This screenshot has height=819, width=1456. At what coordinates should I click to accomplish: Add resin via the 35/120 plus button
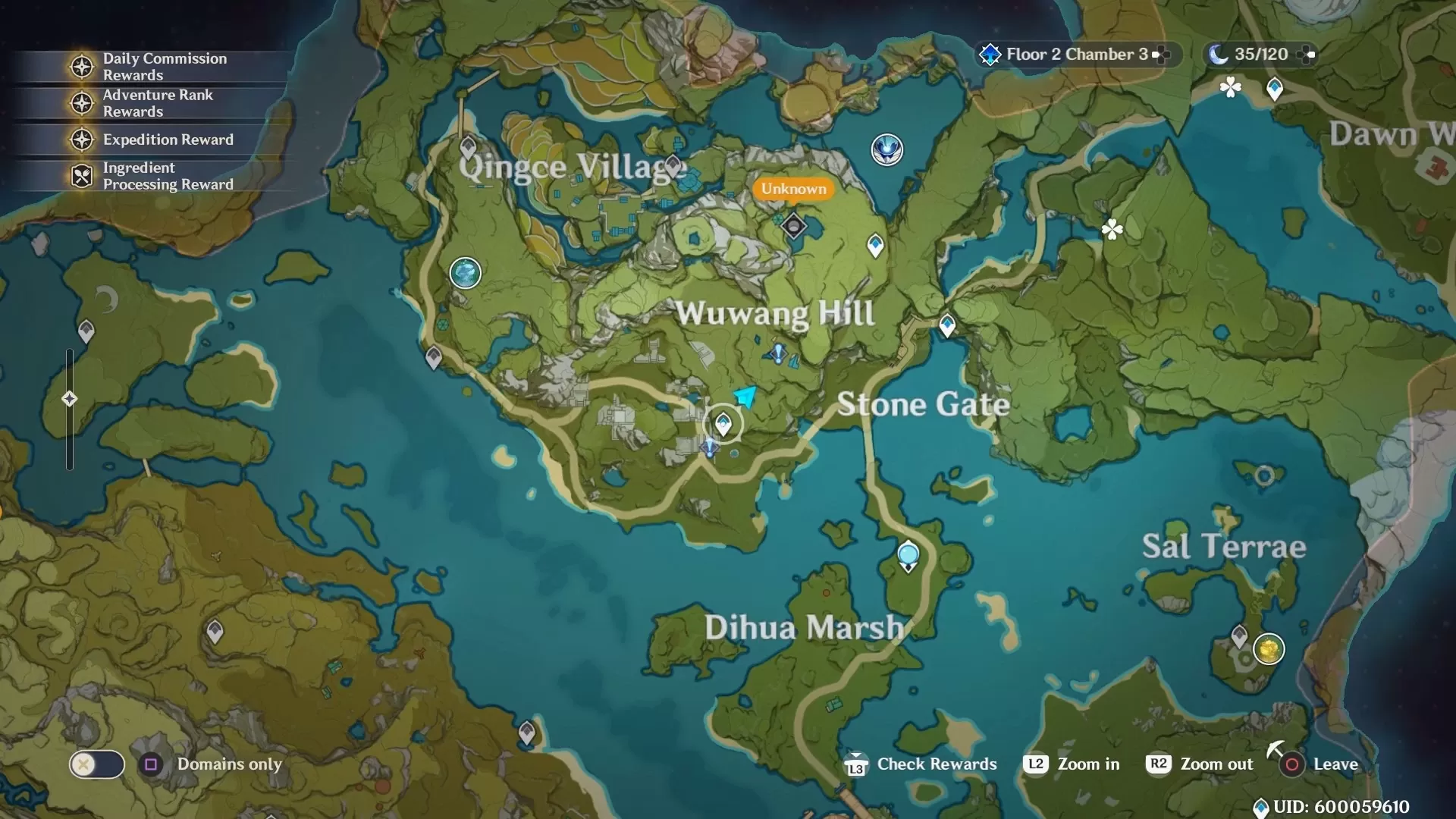(1307, 55)
